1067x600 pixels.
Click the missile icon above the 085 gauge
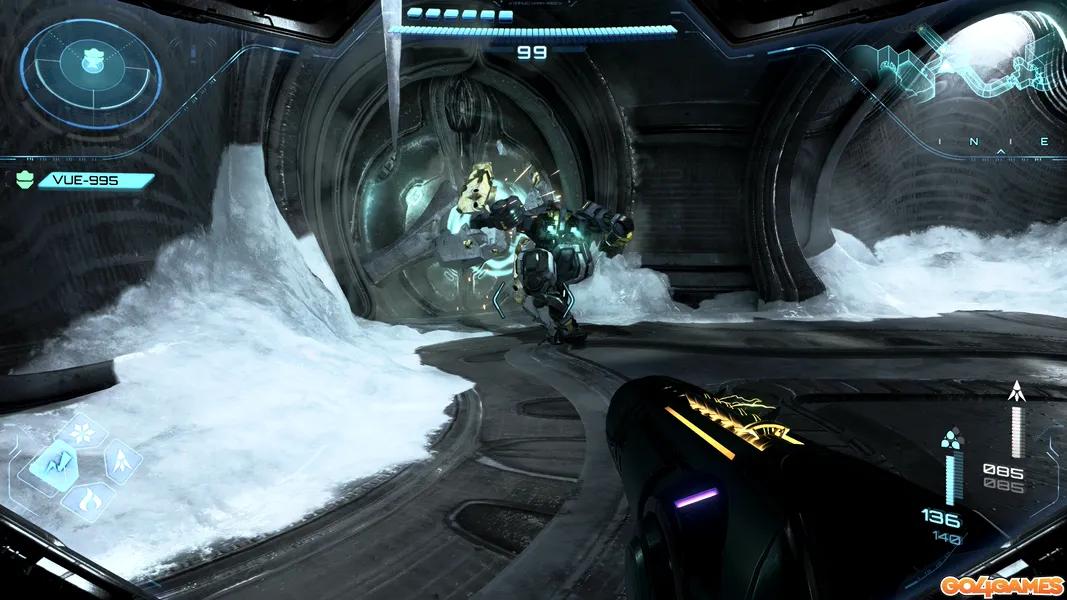(x=1017, y=391)
